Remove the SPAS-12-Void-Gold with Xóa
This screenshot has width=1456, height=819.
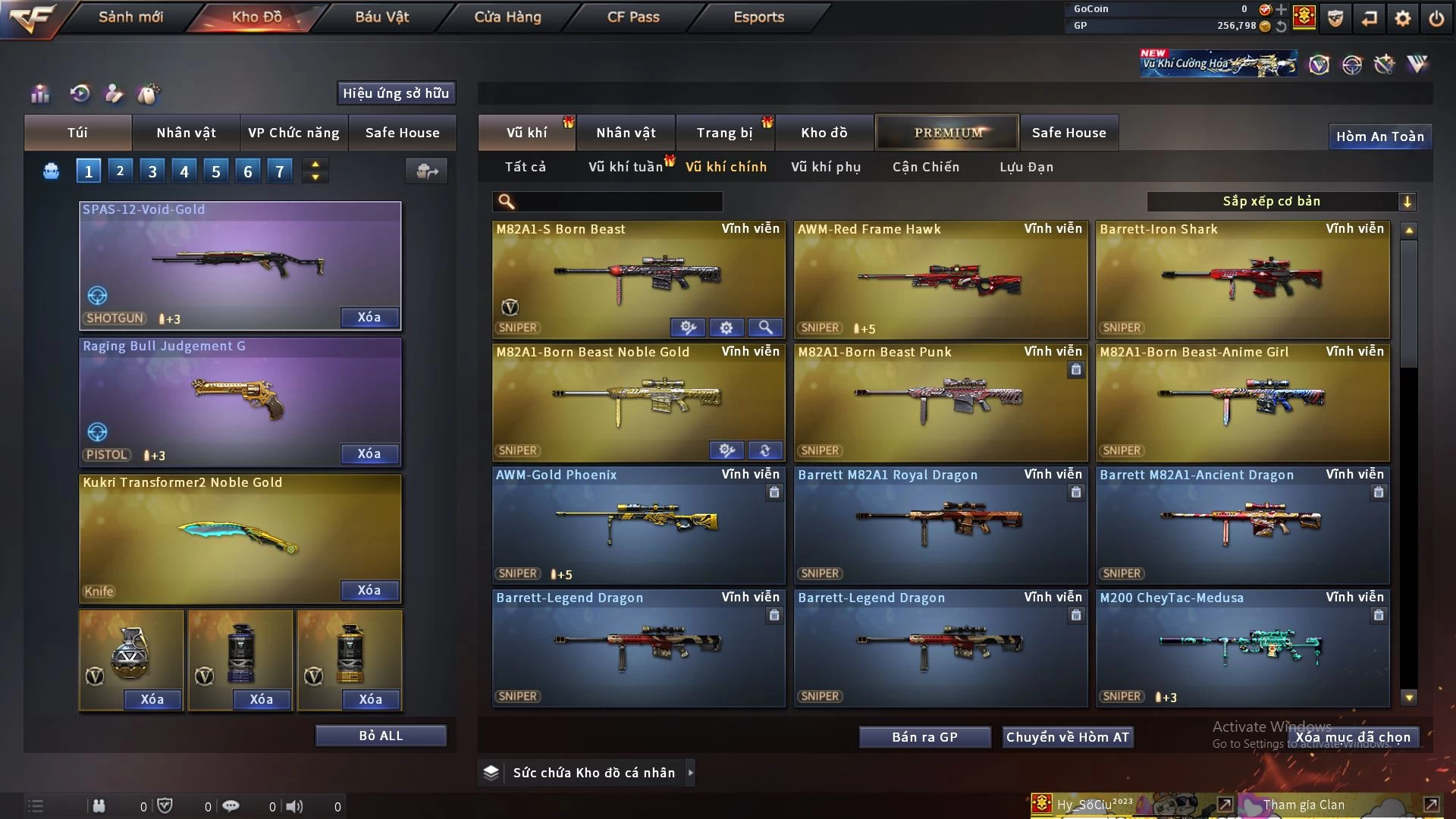click(369, 317)
